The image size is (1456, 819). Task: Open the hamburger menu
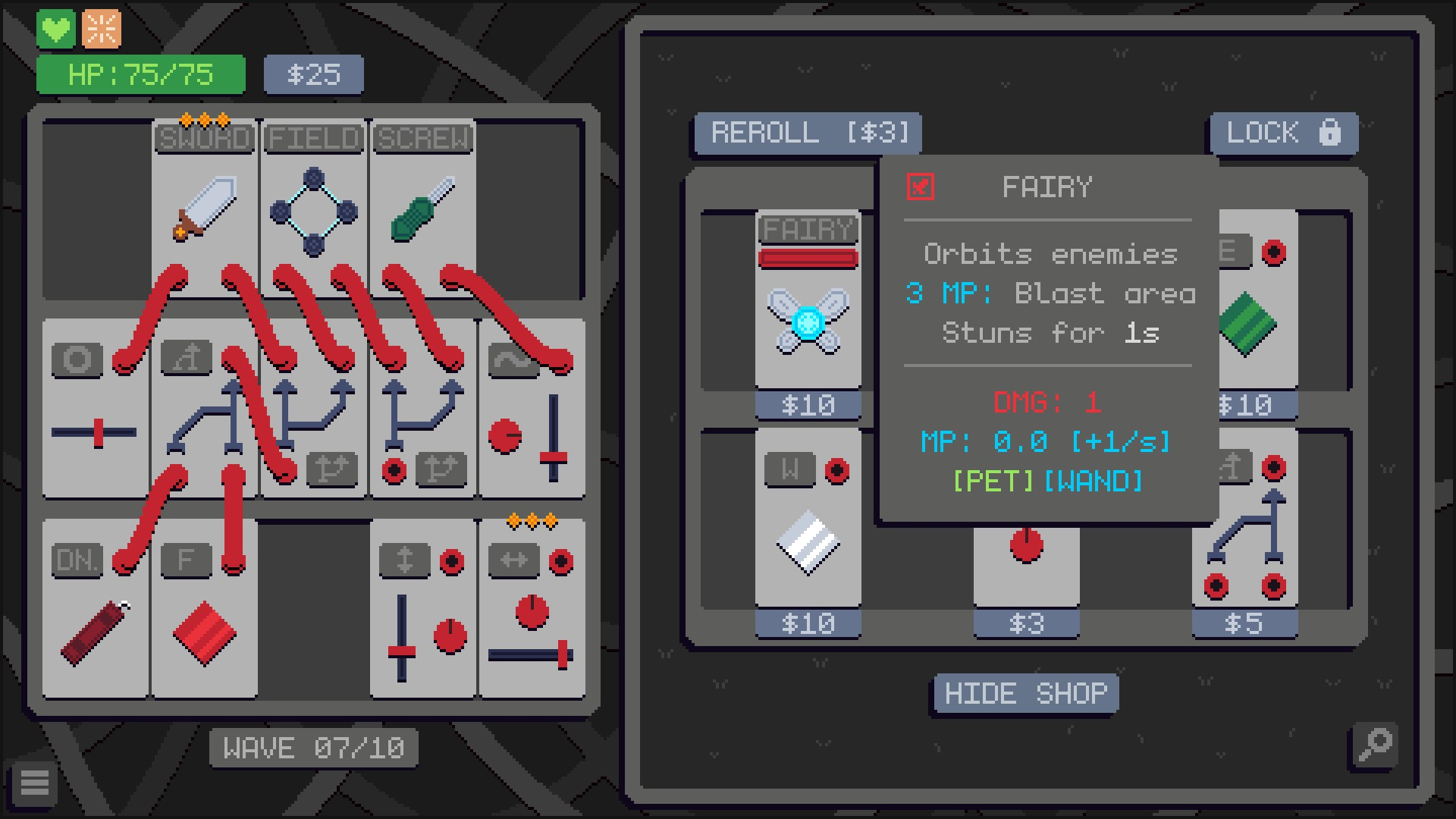pos(35,783)
